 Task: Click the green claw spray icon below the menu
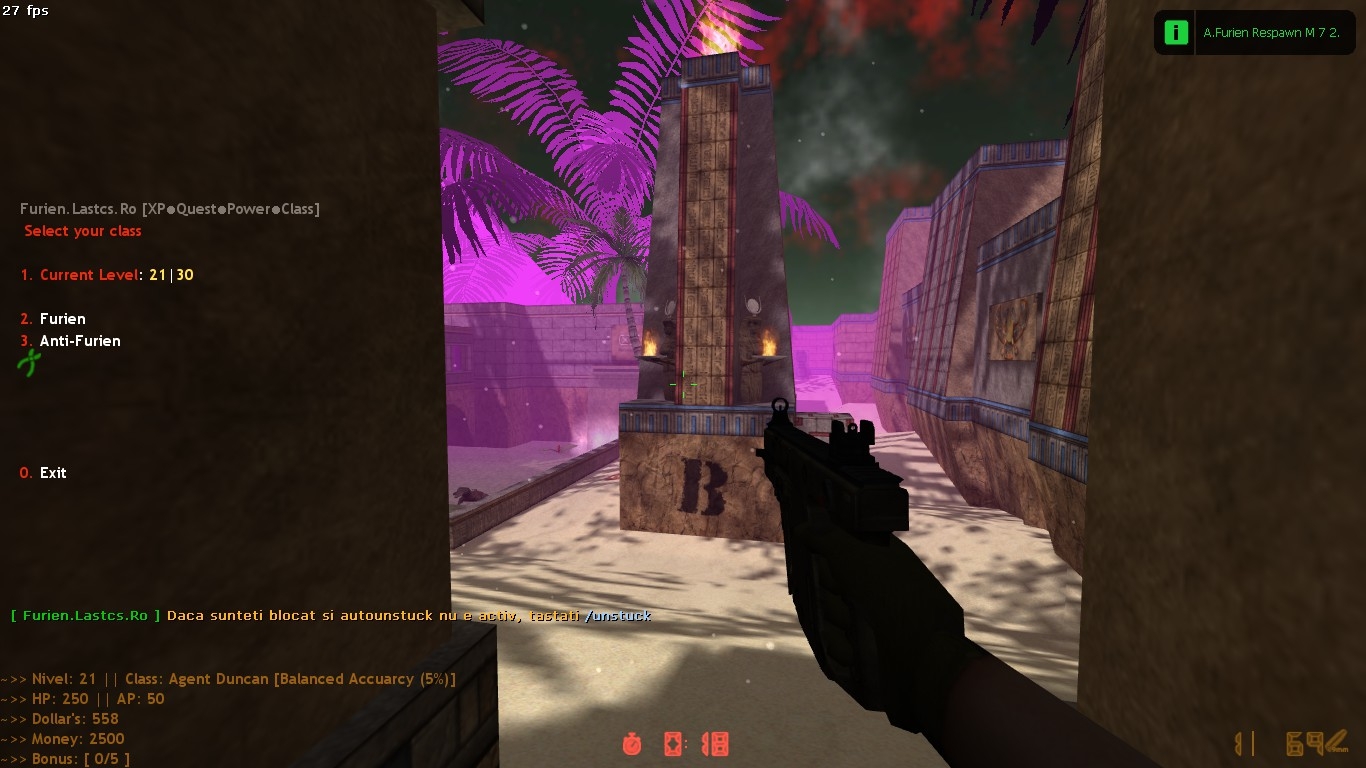coord(29,364)
